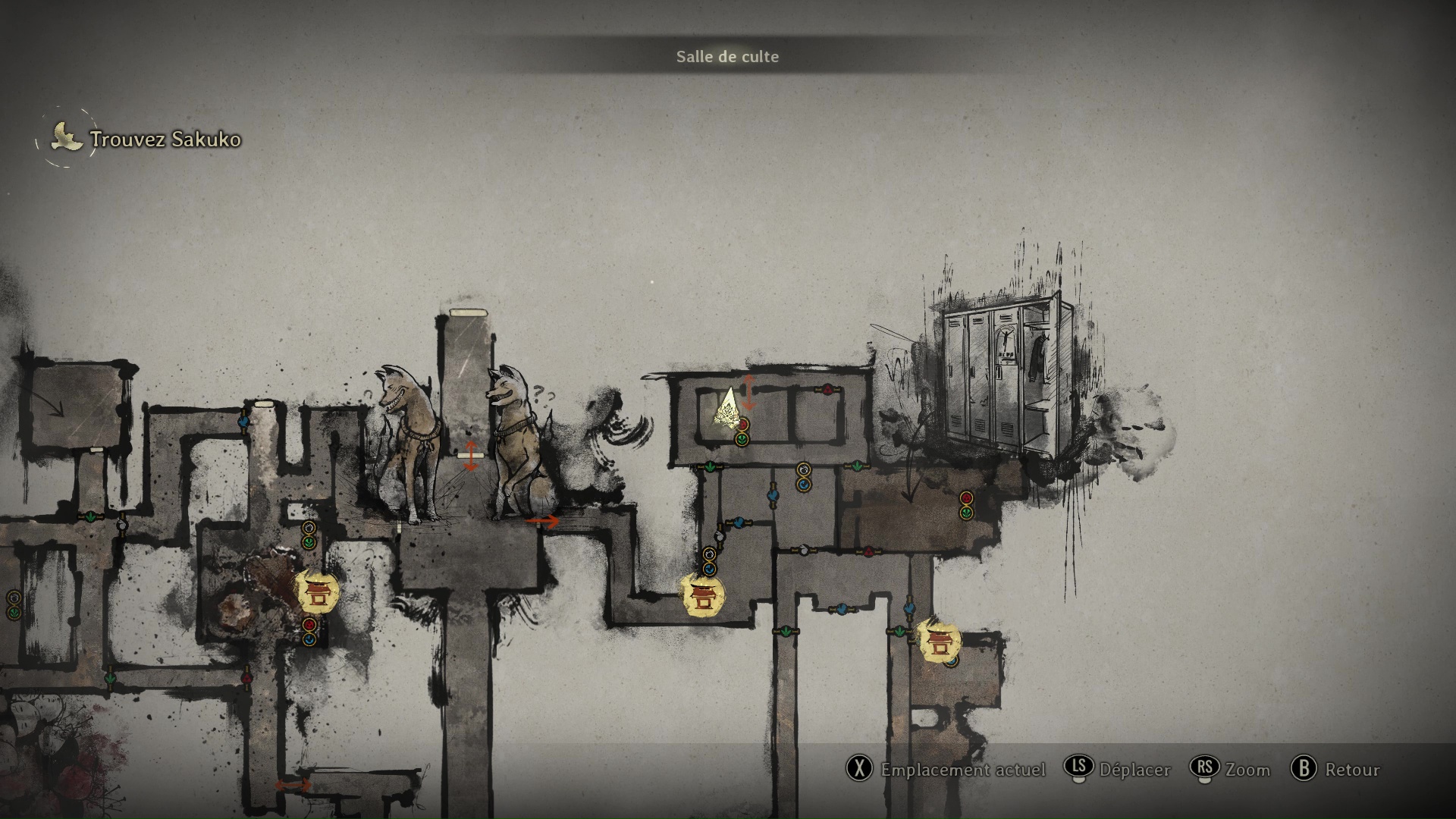Click the player position arrow marker
The image size is (1456, 819).
(x=728, y=409)
